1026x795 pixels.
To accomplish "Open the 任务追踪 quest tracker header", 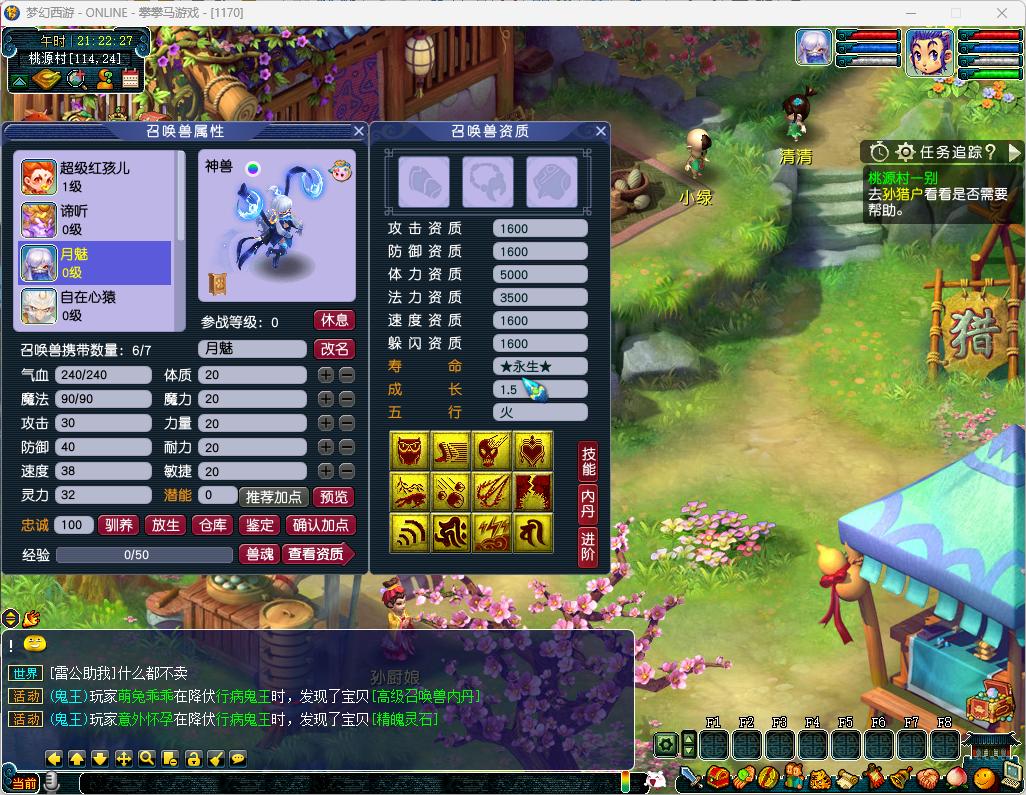I will pyautogui.click(x=946, y=152).
